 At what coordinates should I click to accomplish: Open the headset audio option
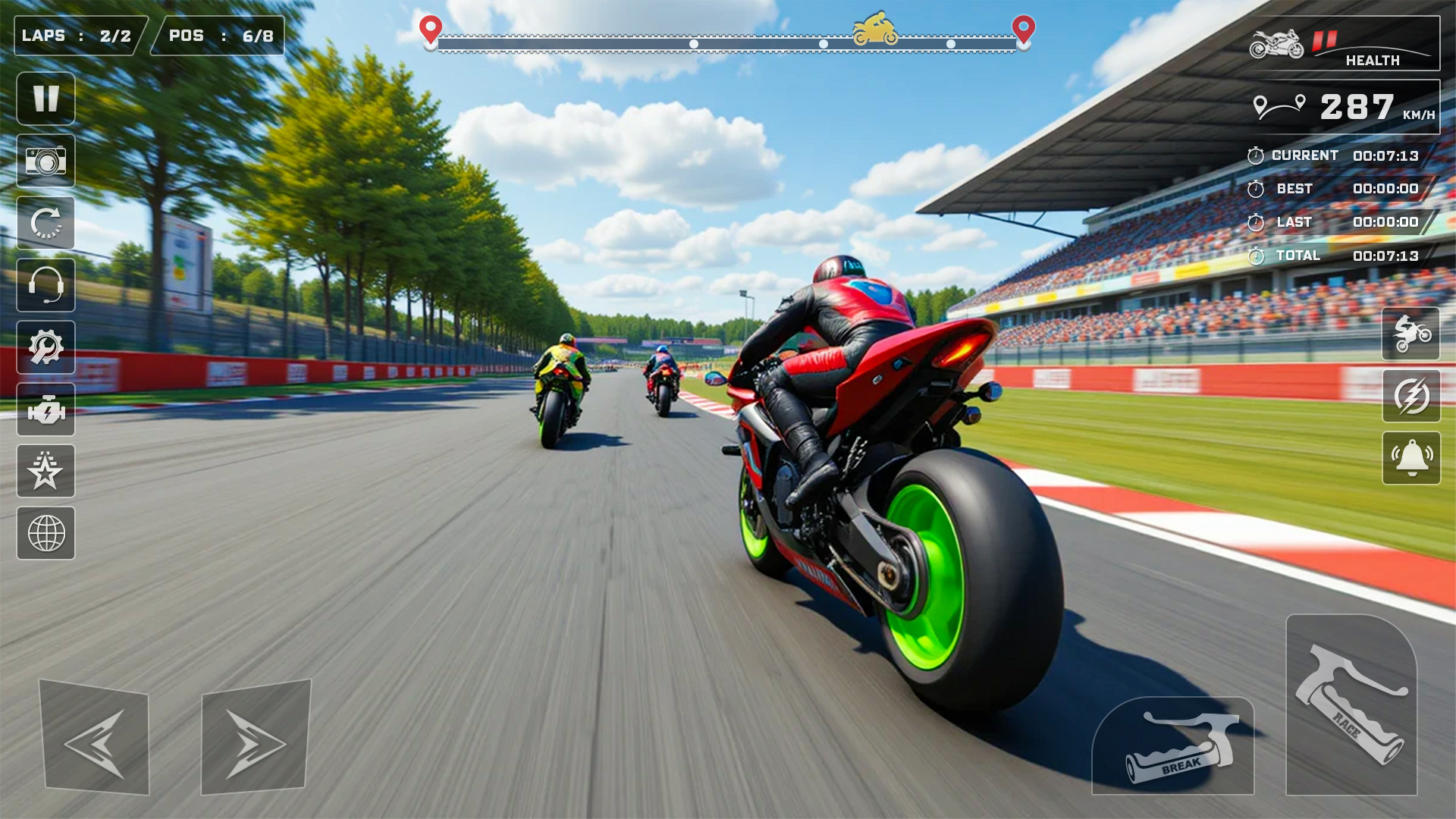coord(45,285)
